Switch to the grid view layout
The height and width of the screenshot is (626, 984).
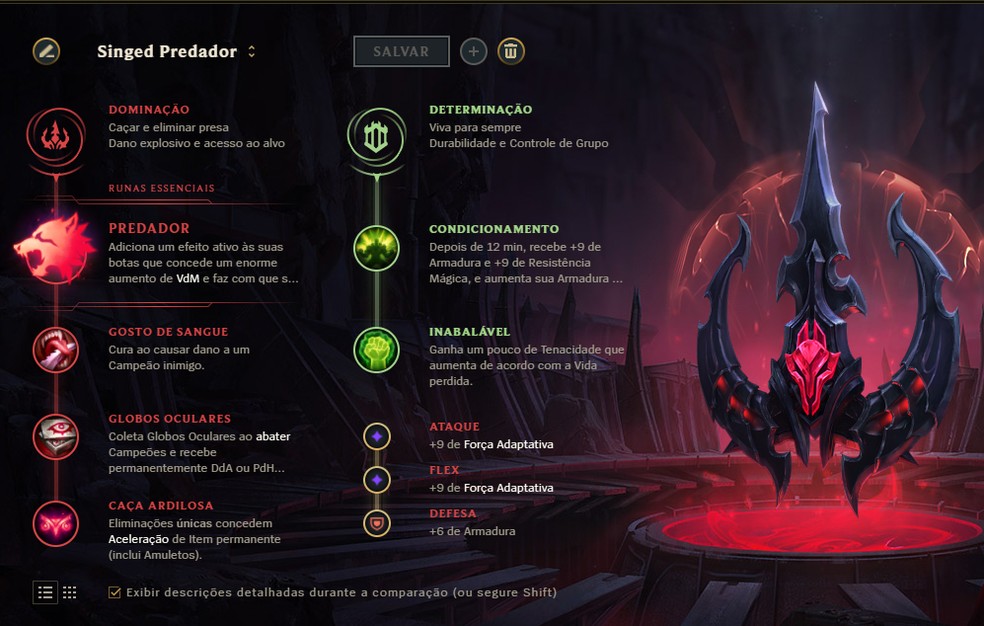(x=69, y=592)
